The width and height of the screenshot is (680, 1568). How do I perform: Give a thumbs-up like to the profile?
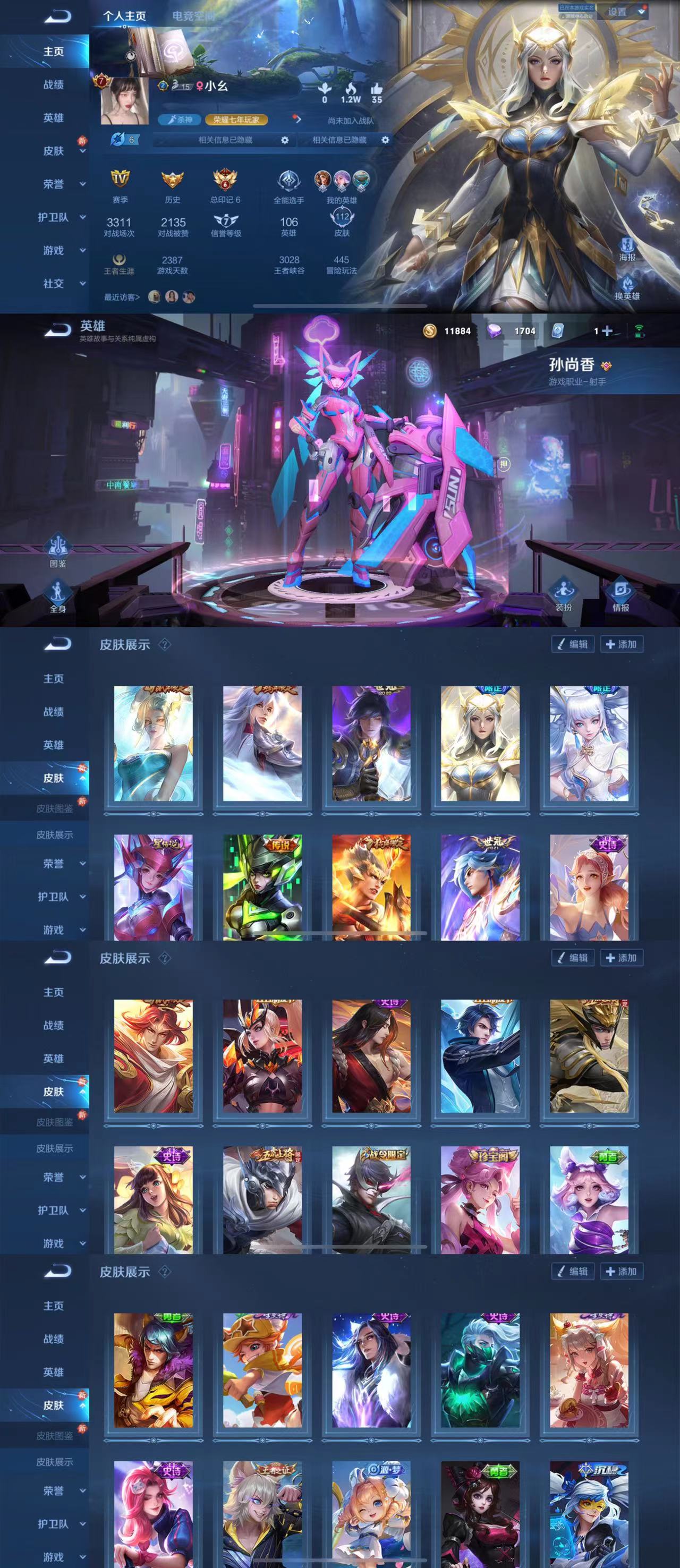(x=377, y=91)
